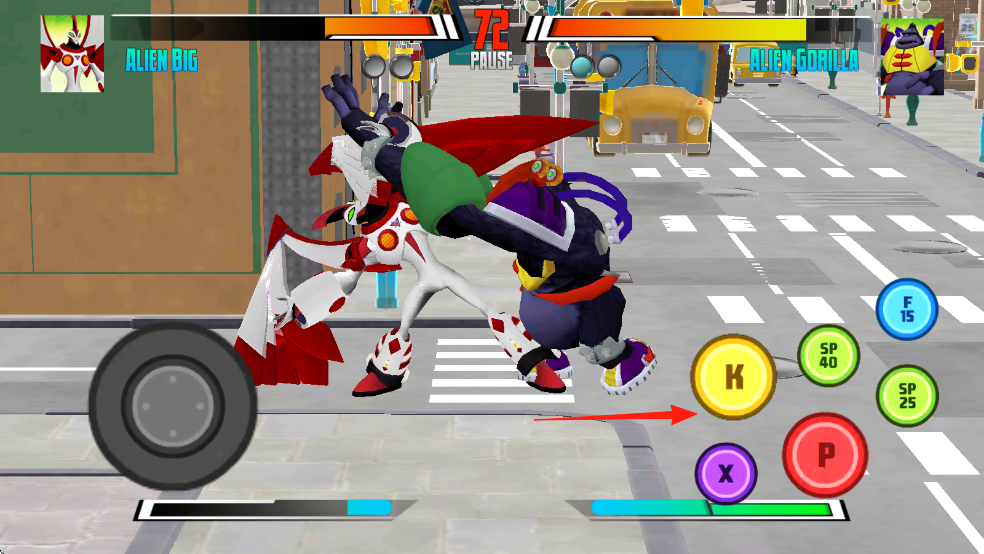Hit the red P punch button
Image resolution: width=984 pixels, height=554 pixels.
pos(825,455)
